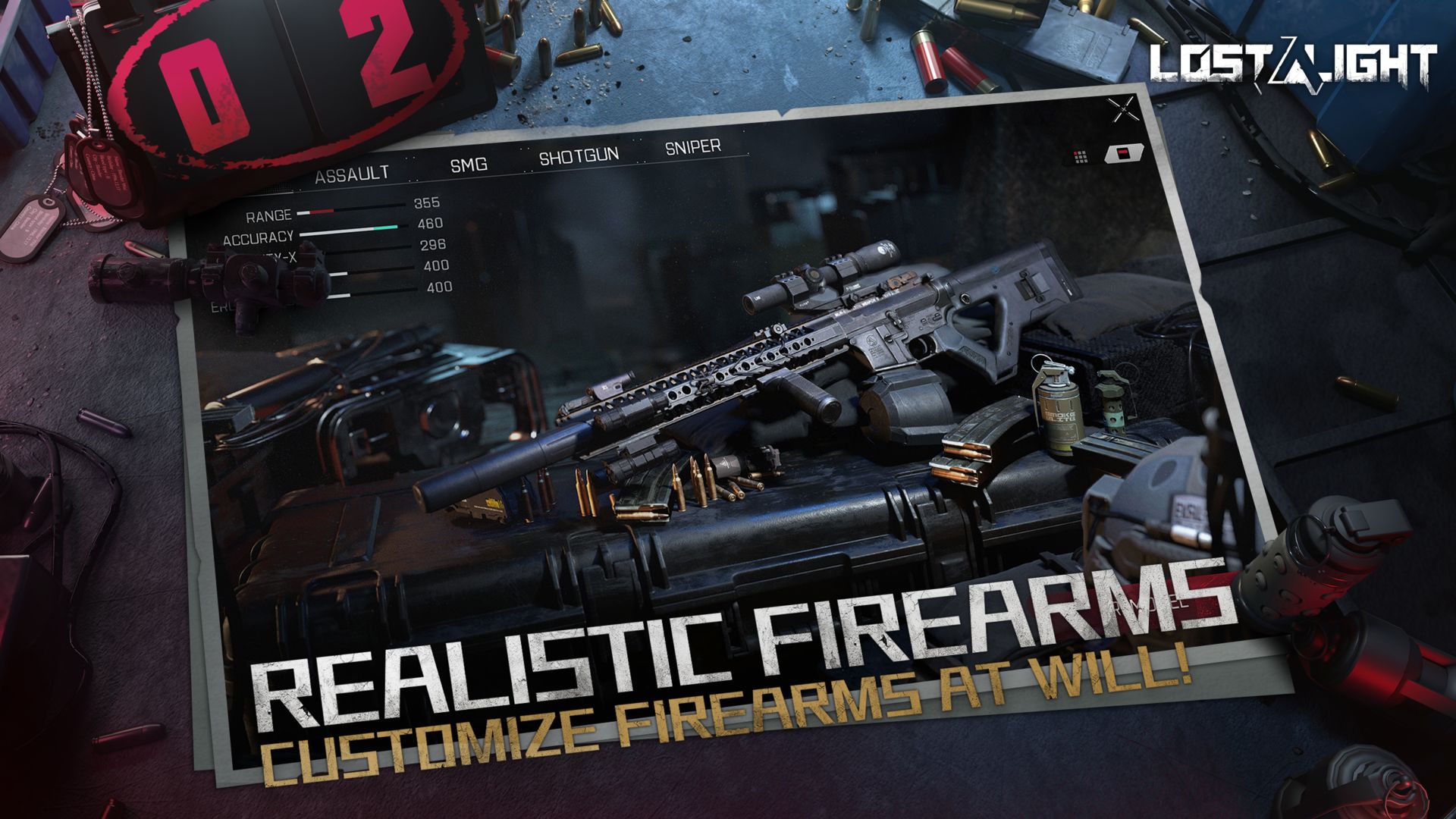Image resolution: width=1456 pixels, height=819 pixels.
Task: Select the red single-item view icon
Action: (x=1119, y=154)
